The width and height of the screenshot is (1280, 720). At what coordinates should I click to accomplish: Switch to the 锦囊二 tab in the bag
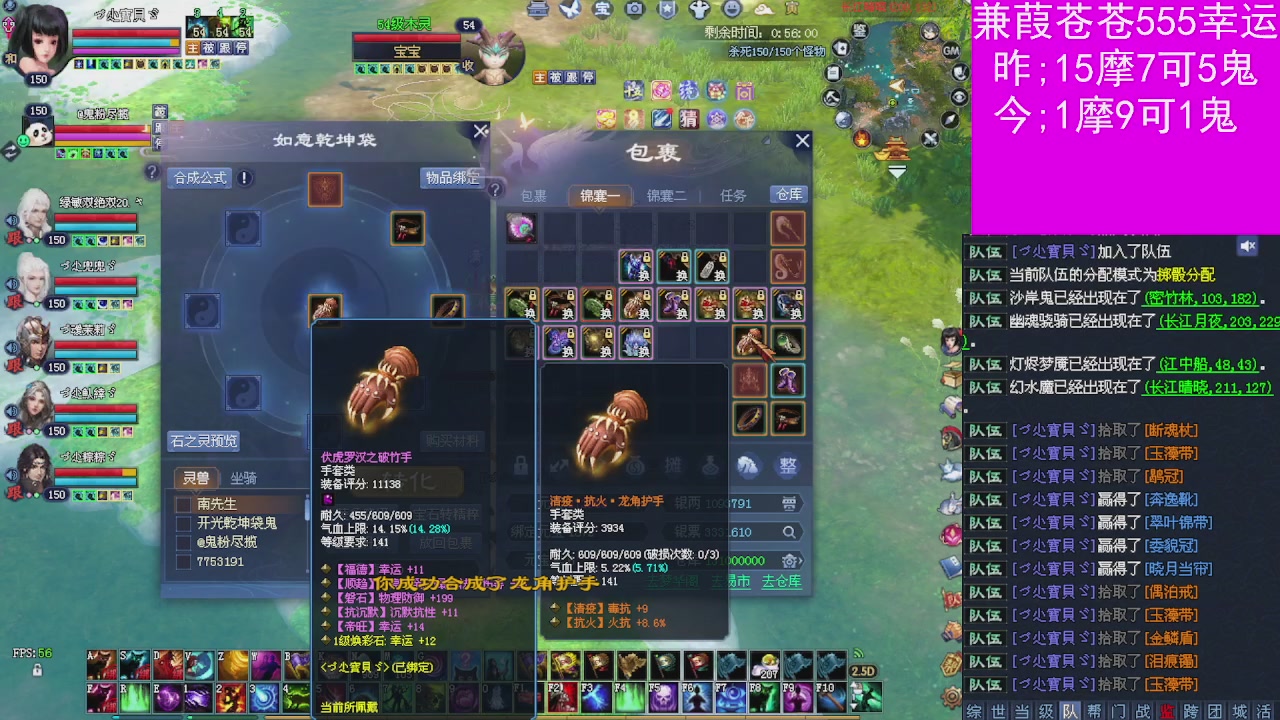click(667, 196)
